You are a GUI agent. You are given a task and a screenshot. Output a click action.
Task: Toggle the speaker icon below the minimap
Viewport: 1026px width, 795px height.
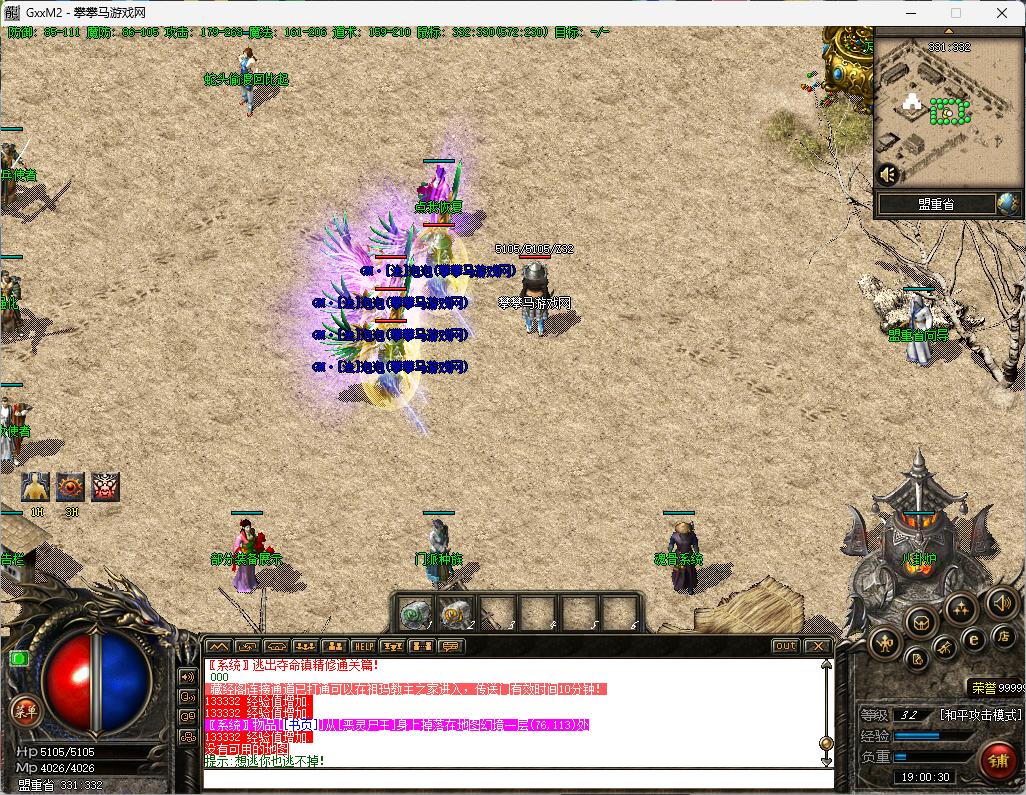coord(887,174)
